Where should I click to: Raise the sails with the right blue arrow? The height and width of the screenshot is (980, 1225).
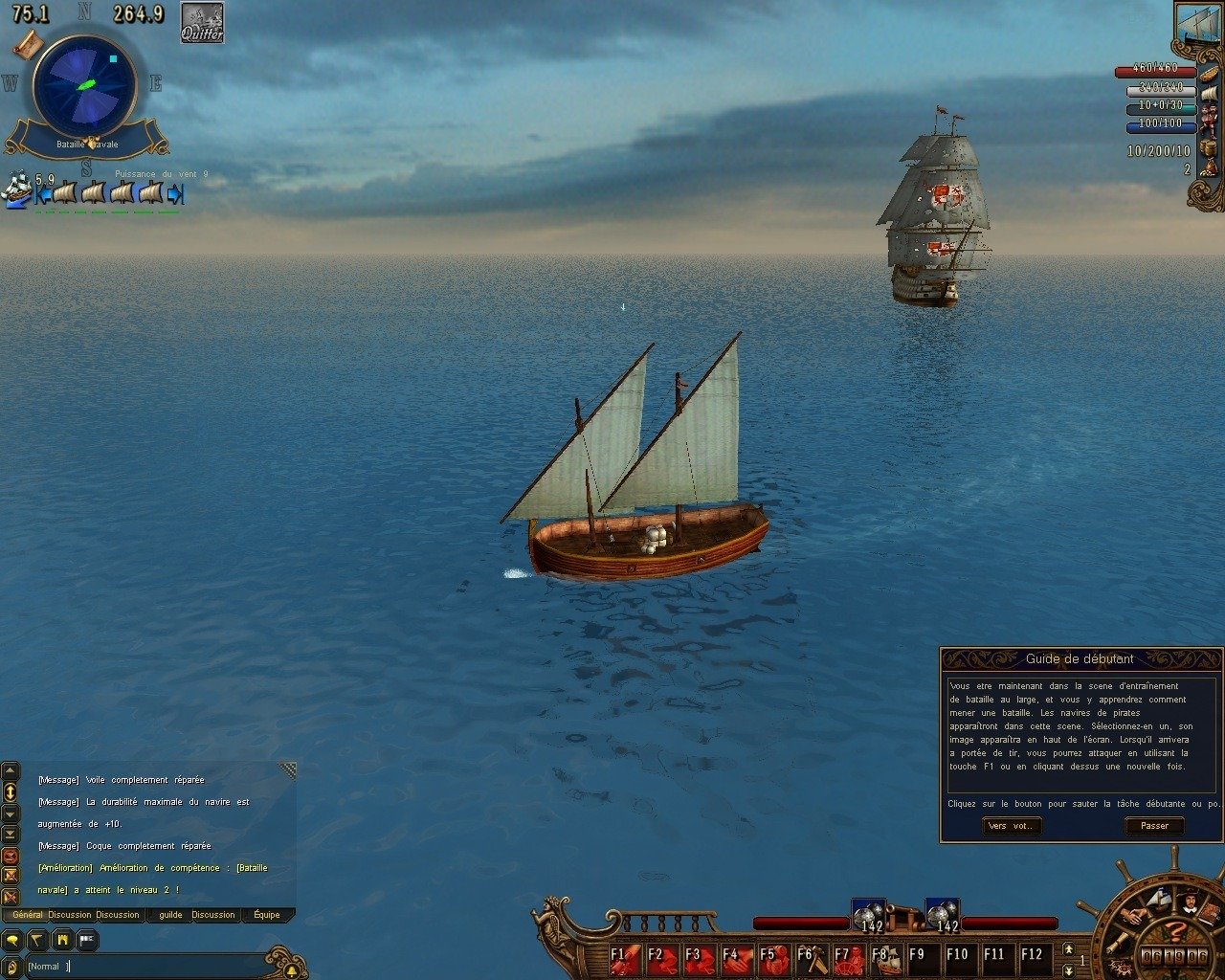175,195
